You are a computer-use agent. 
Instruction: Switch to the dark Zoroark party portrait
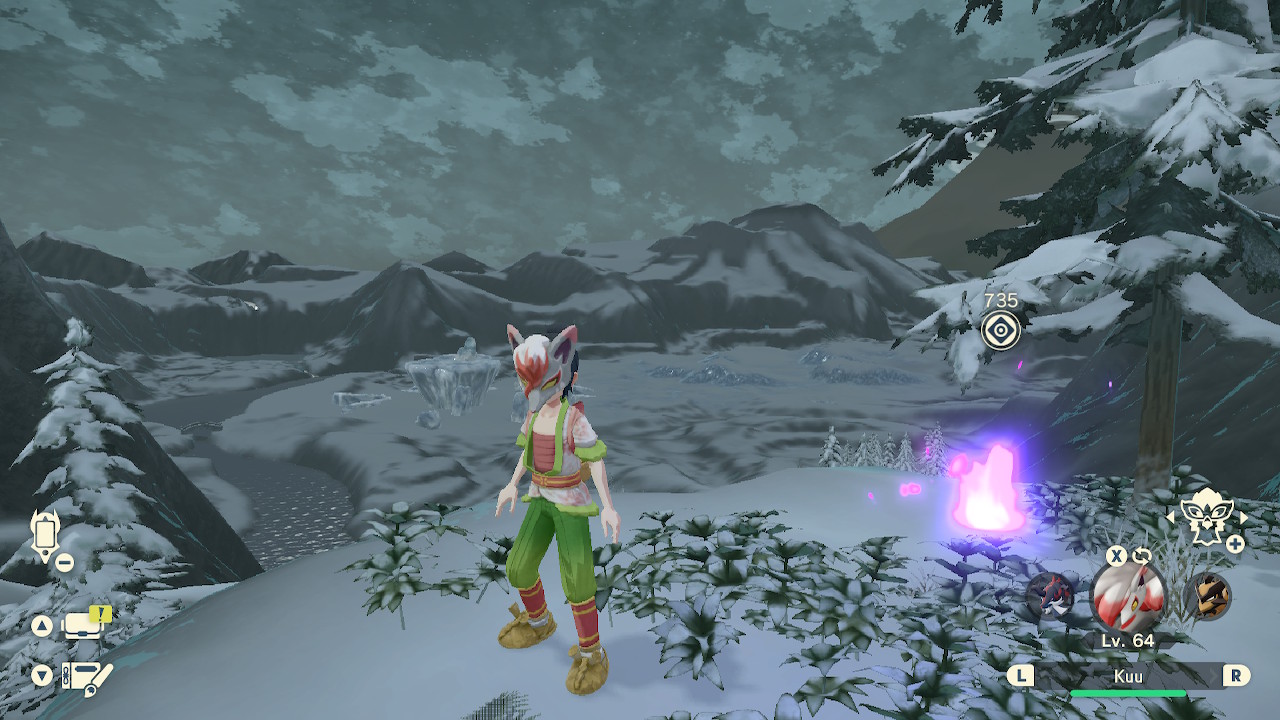1048,597
